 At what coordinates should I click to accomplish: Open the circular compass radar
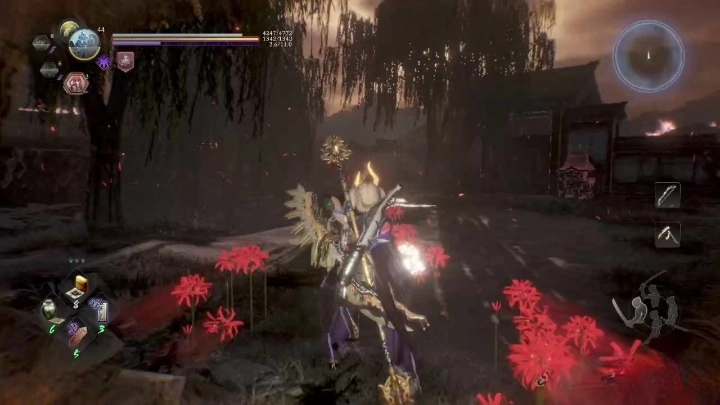coord(649,56)
